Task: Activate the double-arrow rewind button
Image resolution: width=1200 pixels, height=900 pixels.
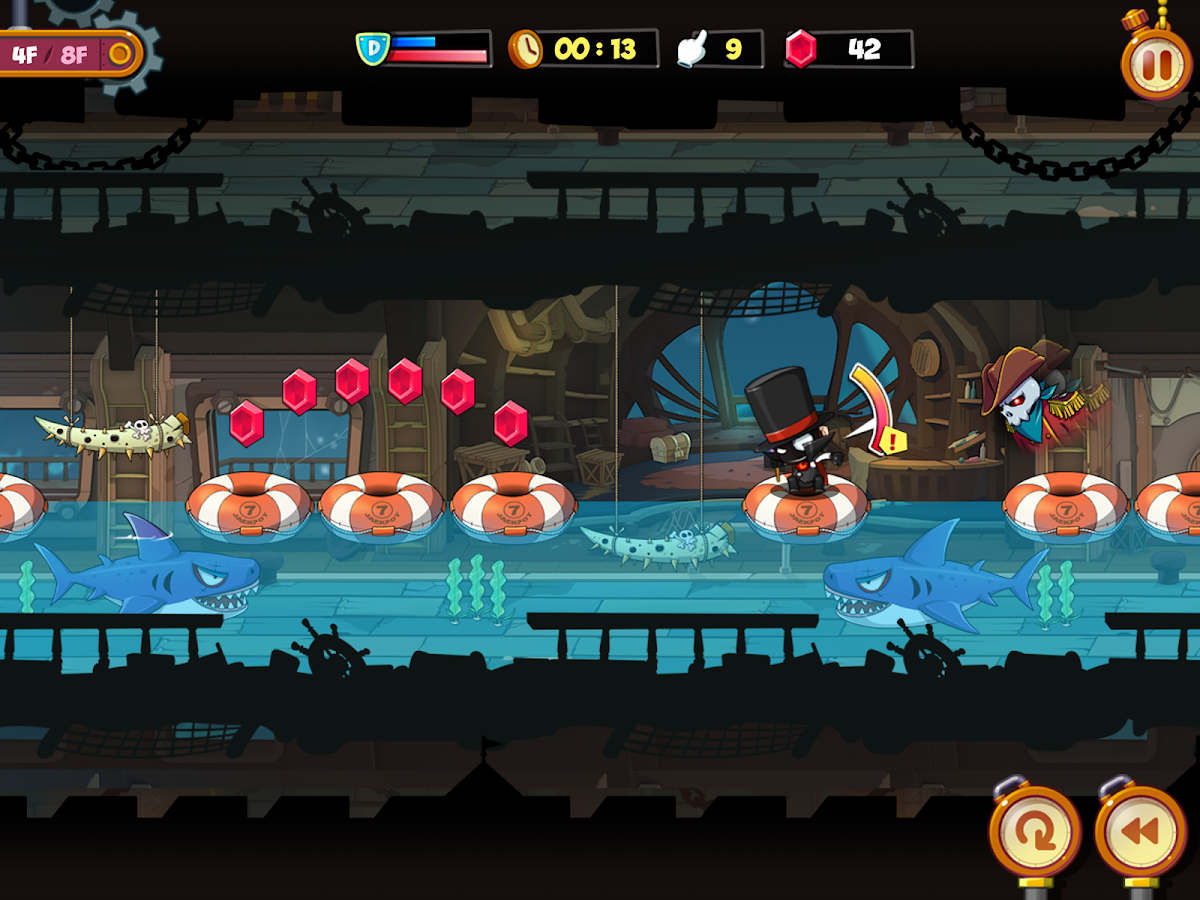Action: point(1140,832)
